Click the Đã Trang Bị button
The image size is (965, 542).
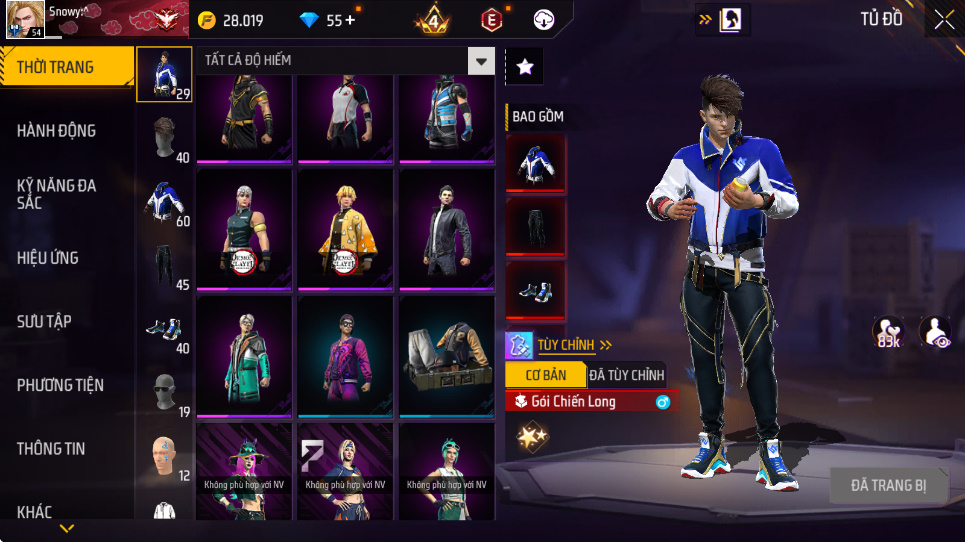[x=888, y=486]
